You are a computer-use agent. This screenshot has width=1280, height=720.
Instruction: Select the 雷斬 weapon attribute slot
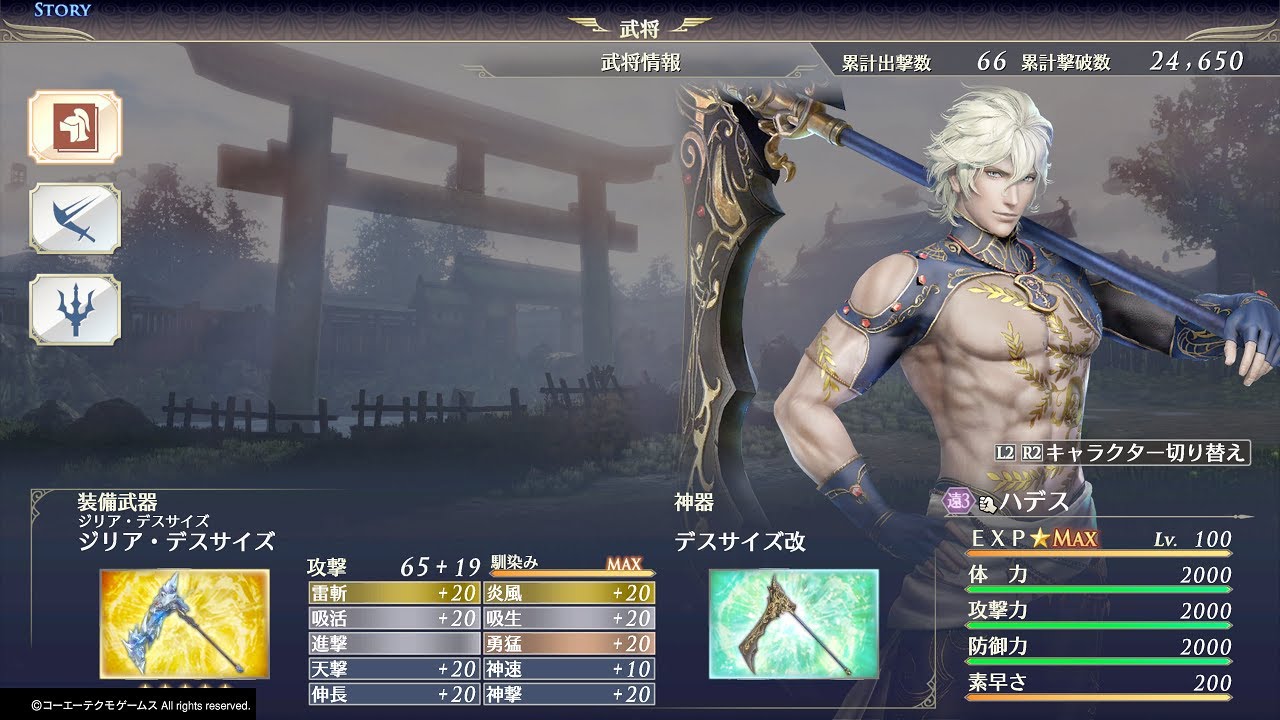pos(394,593)
